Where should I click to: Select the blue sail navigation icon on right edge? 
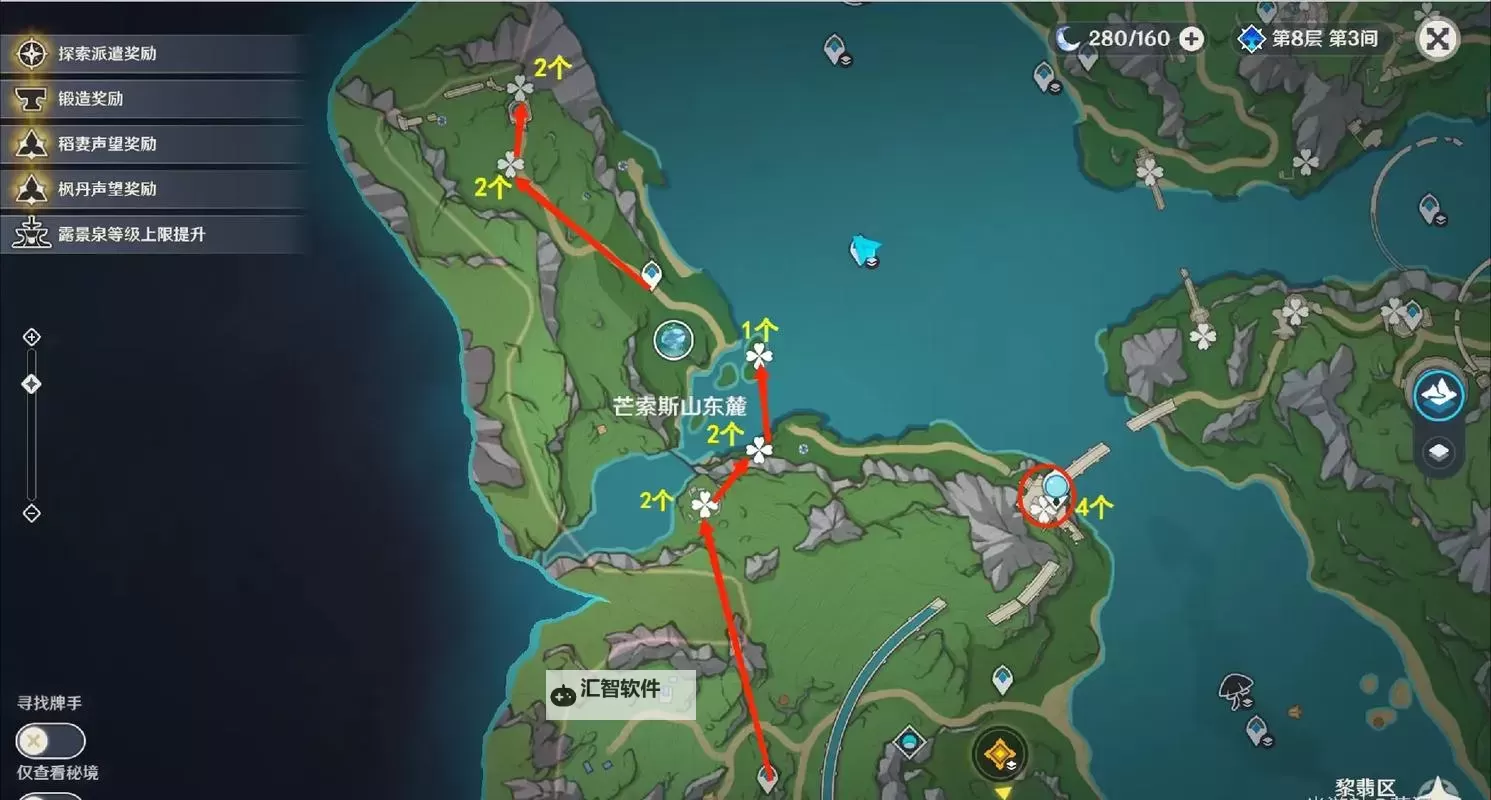(x=1438, y=395)
